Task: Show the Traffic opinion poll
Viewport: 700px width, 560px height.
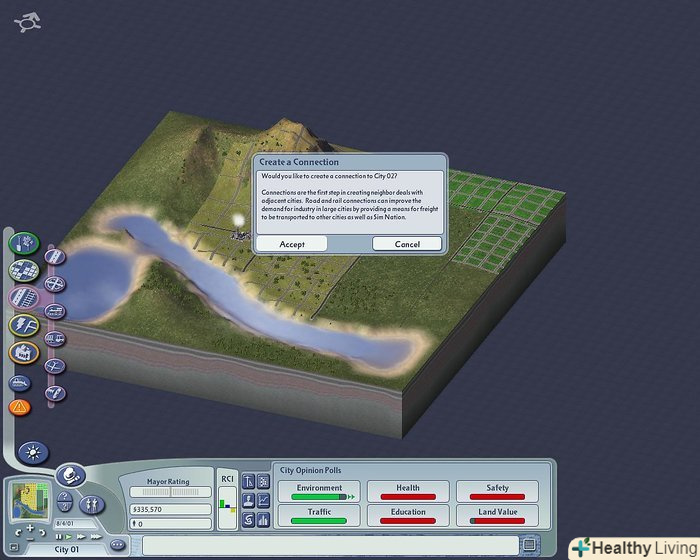Action: 318,516
